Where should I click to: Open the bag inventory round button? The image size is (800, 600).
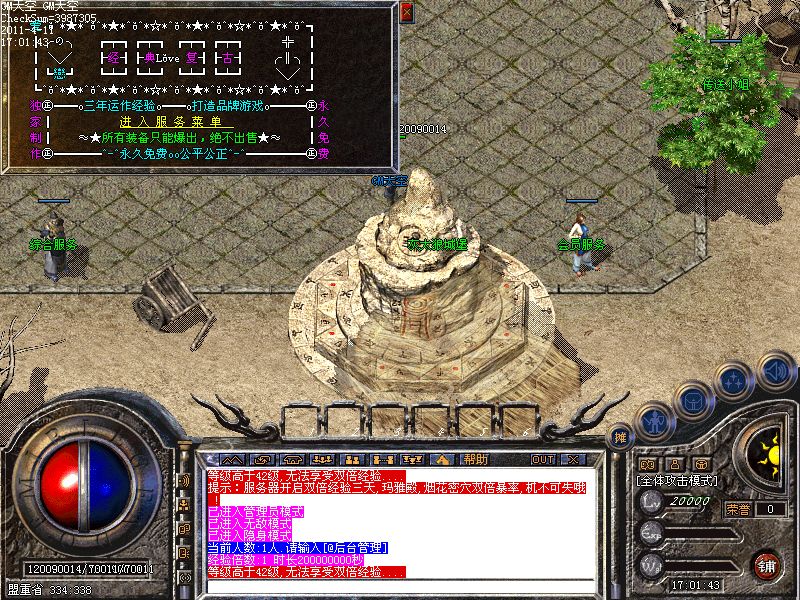(694, 400)
